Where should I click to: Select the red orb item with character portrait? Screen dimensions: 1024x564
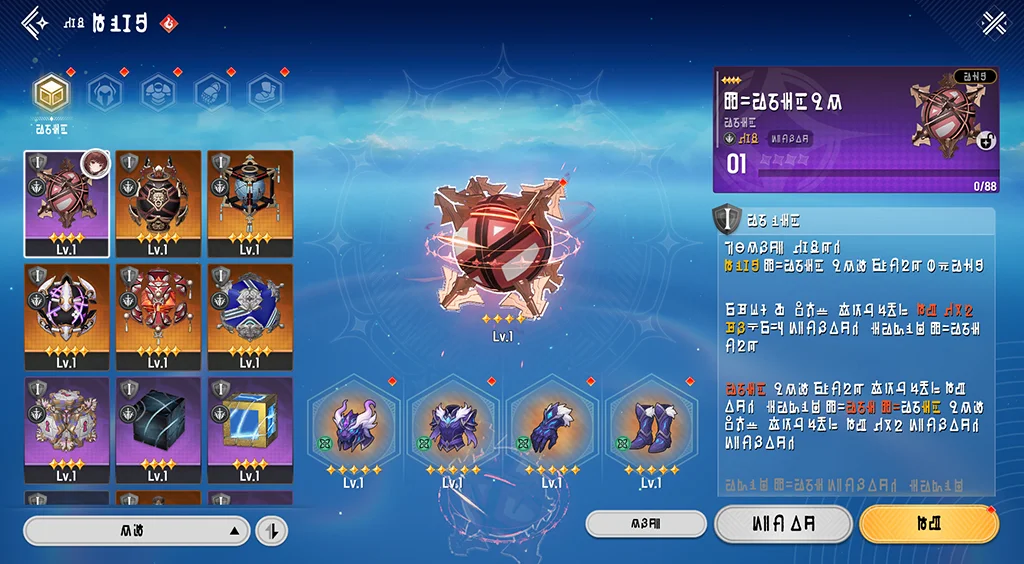(x=66, y=203)
